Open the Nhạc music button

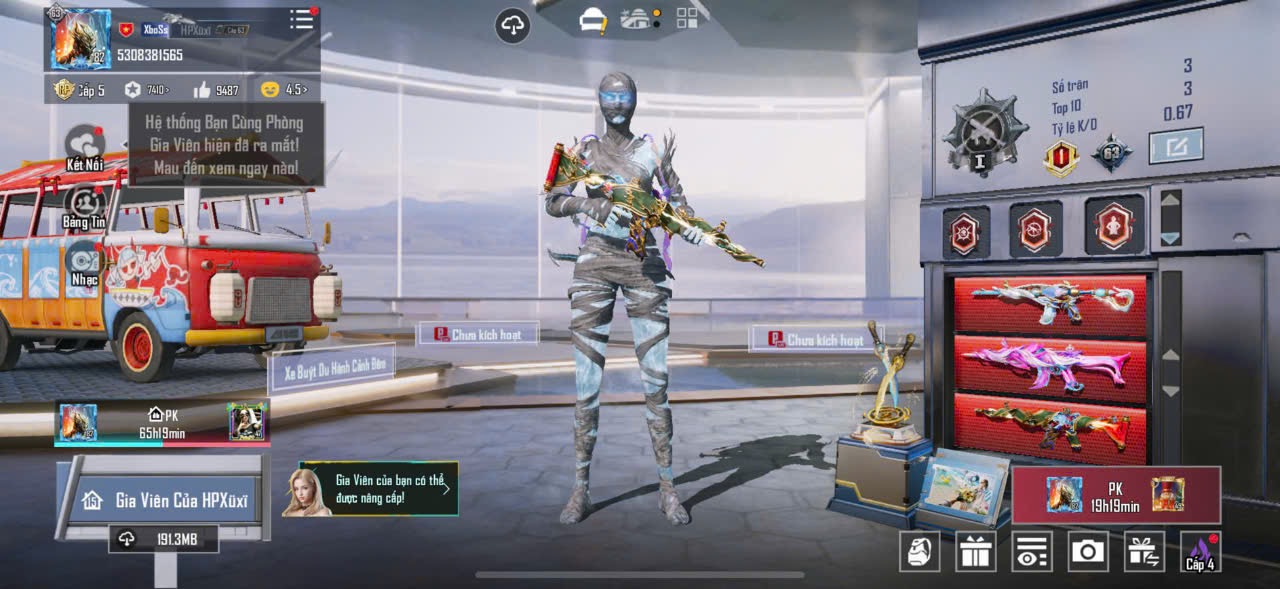point(84,264)
